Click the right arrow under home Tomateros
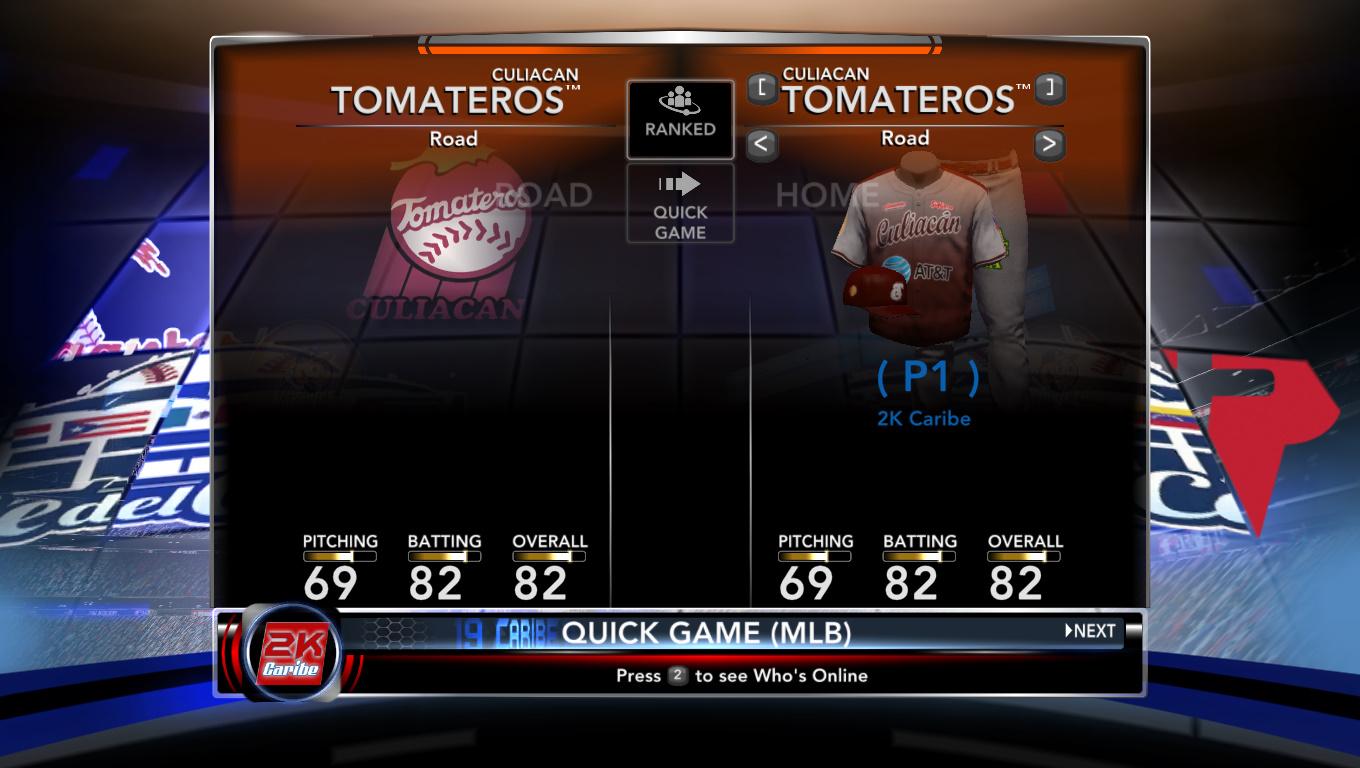The width and height of the screenshot is (1360, 768). click(1048, 144)
